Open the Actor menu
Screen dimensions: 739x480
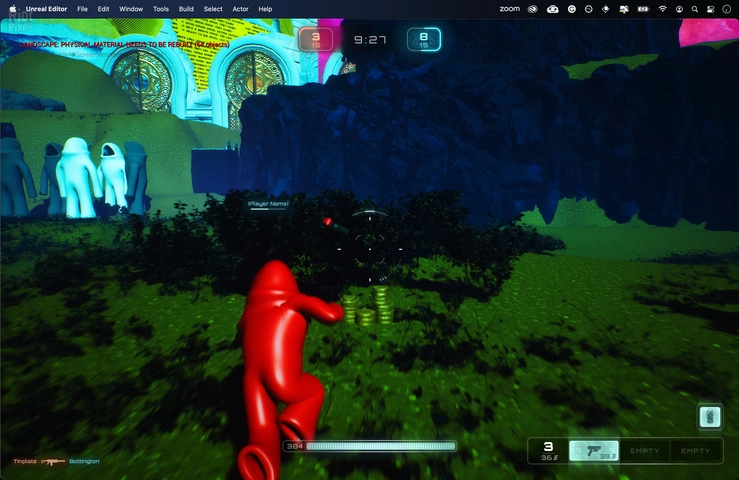[x=240, y=8]
